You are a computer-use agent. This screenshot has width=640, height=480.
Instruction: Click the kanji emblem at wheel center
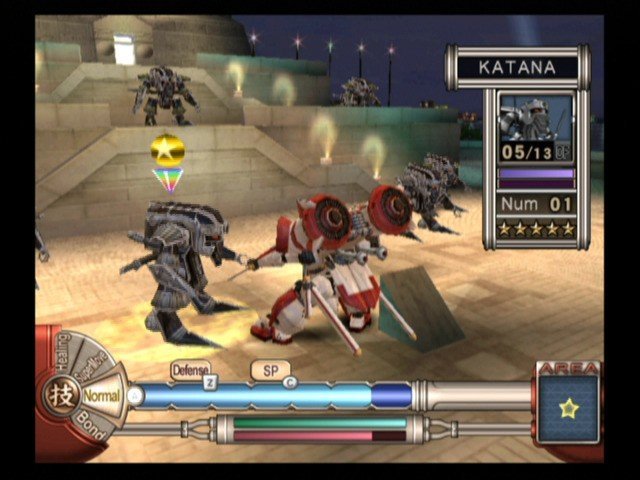click(x=53, y=394)
